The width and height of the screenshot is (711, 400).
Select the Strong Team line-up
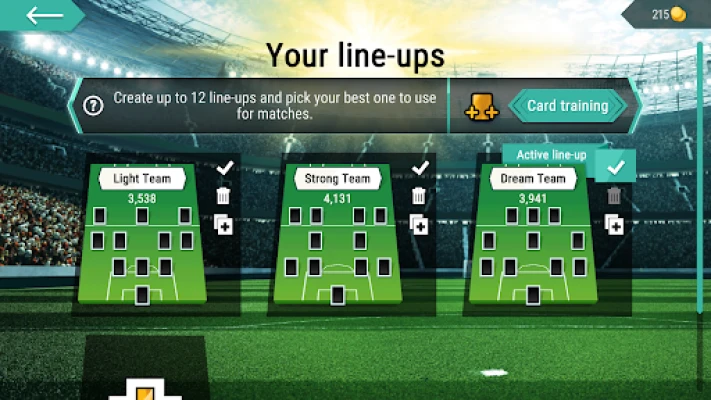pos(337,235)
